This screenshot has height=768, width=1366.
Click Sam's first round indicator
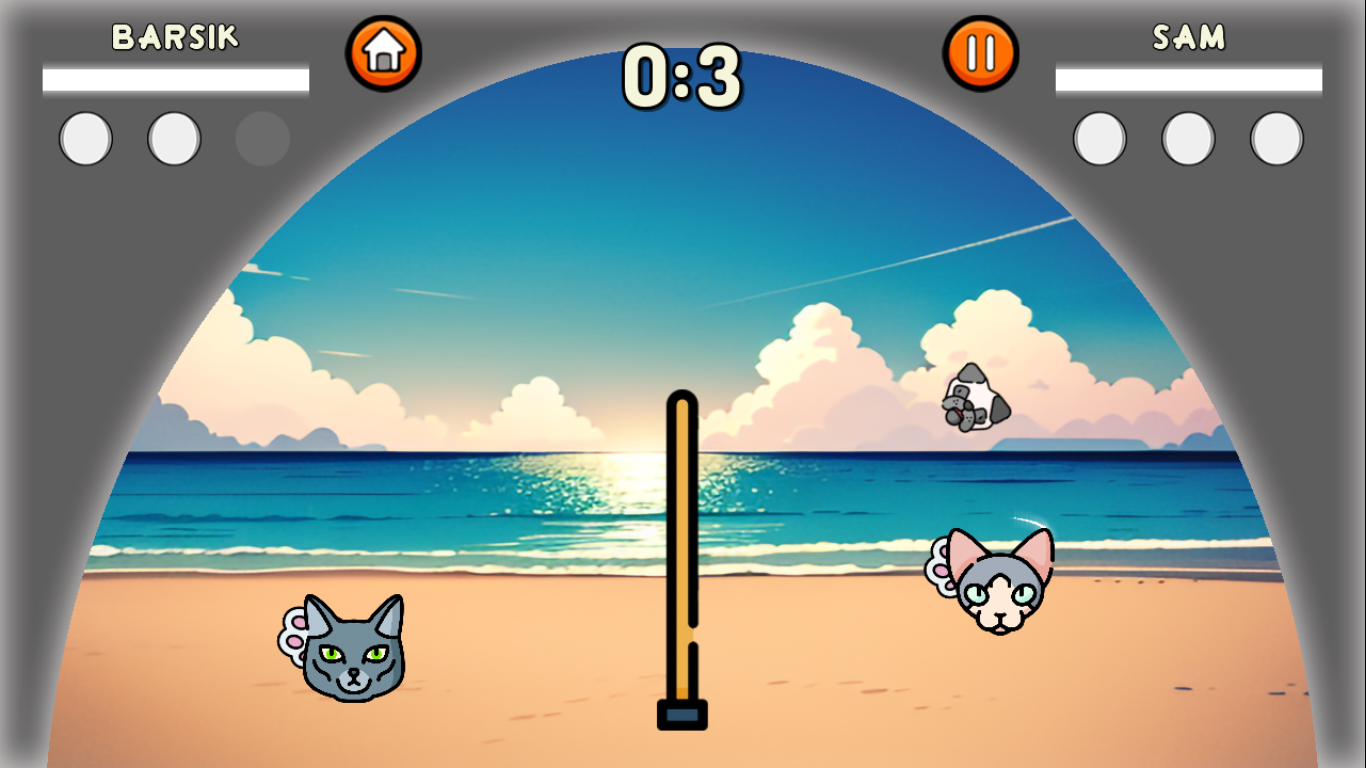click(1100, 137)
